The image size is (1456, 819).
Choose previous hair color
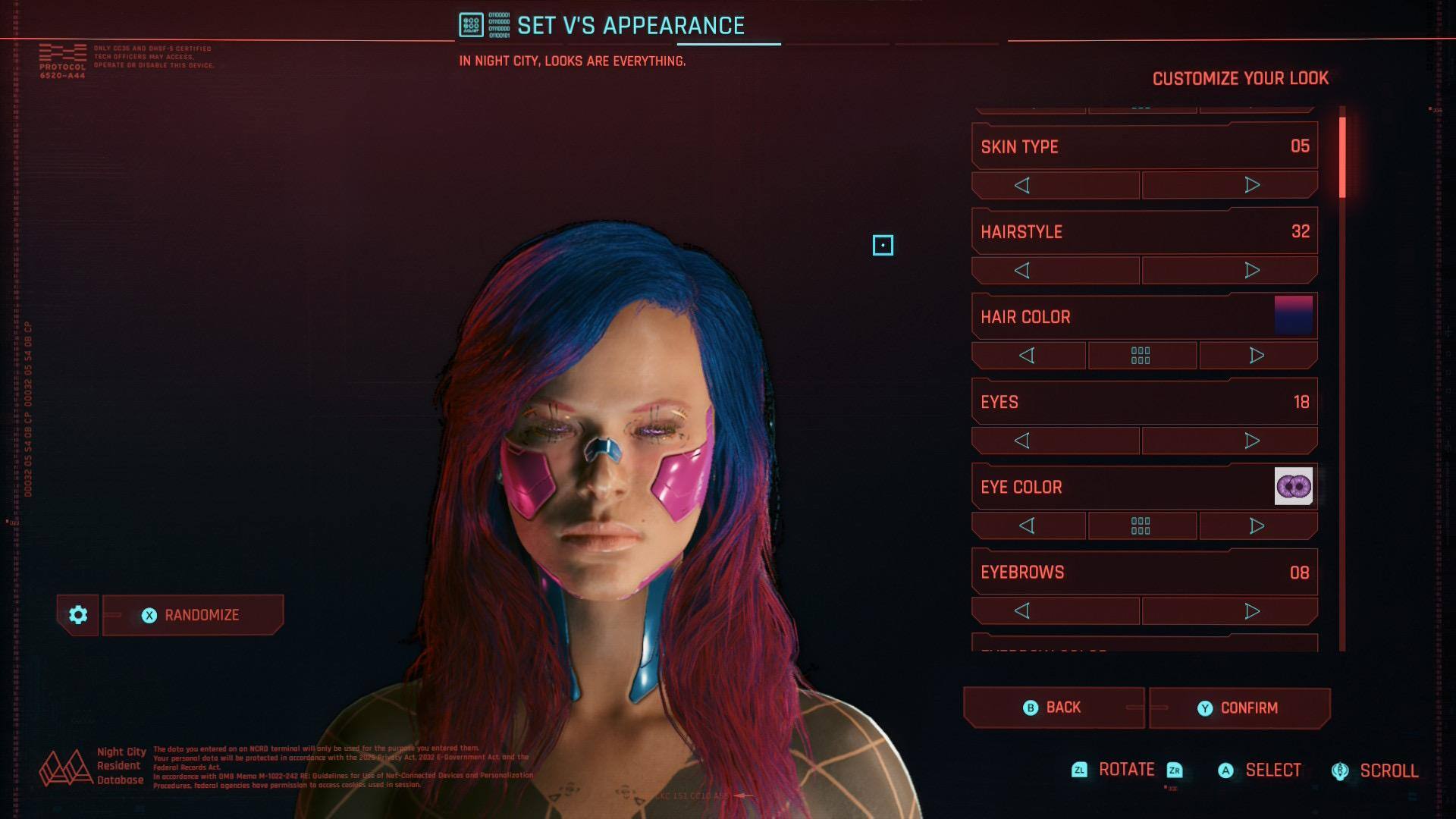pos(1028,355)
